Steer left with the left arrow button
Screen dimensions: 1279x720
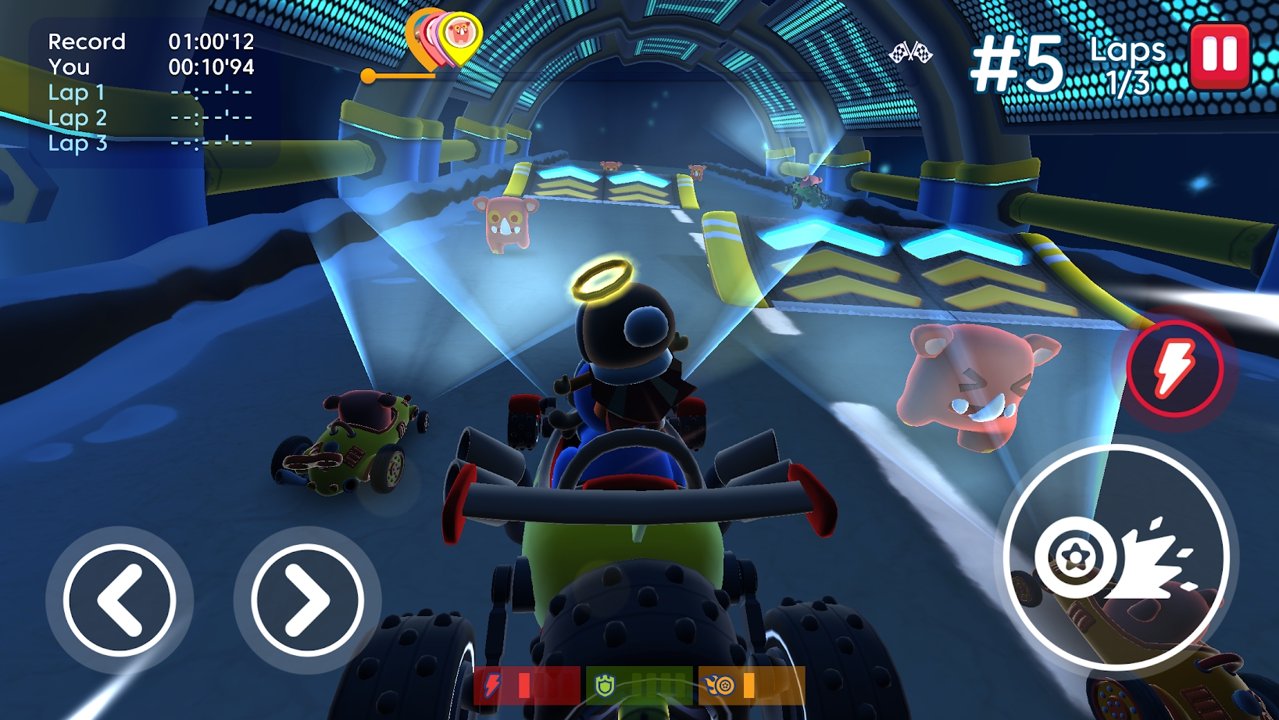[119, 599]
